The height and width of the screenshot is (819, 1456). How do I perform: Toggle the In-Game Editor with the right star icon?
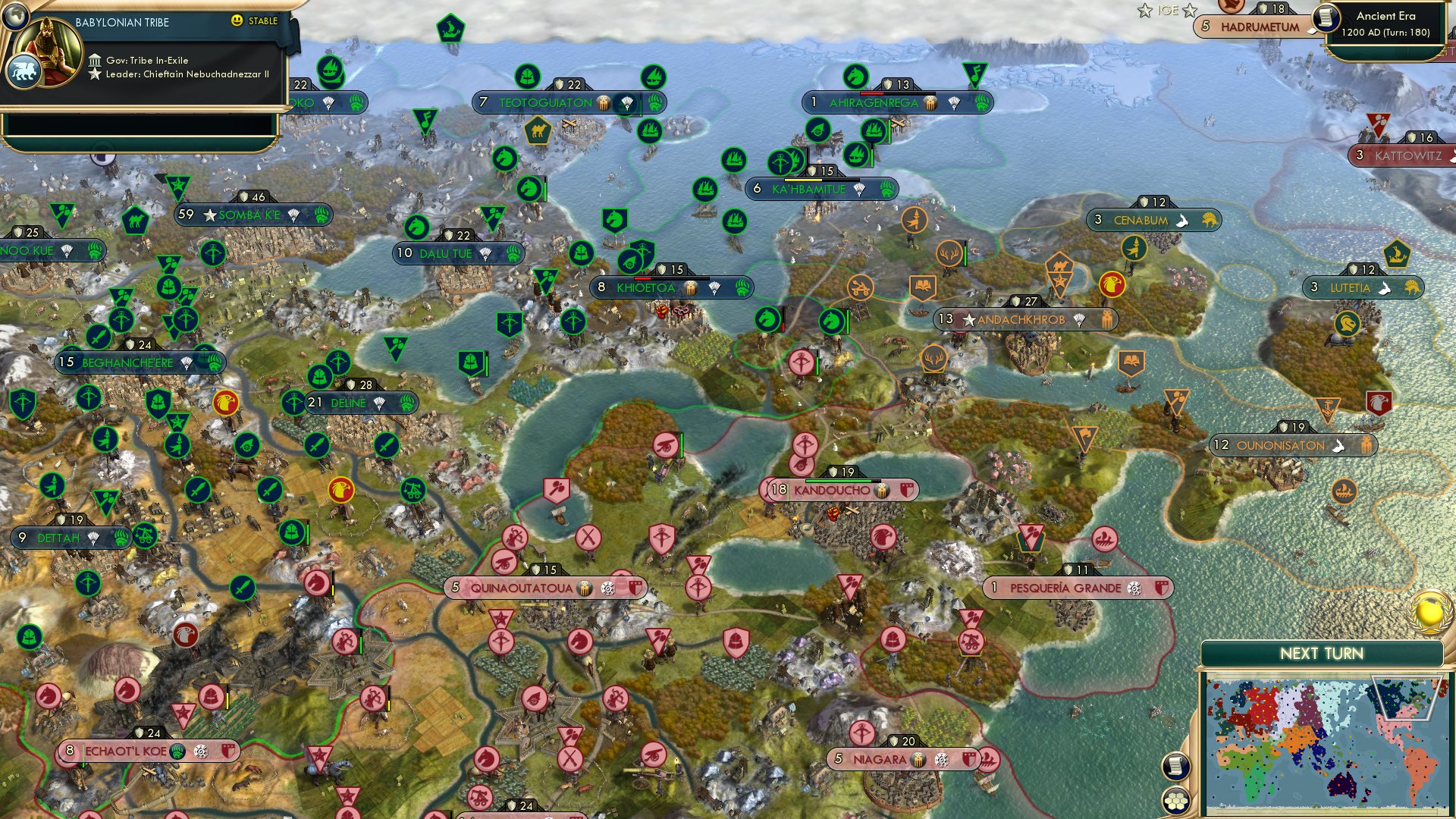point(1191,11)
